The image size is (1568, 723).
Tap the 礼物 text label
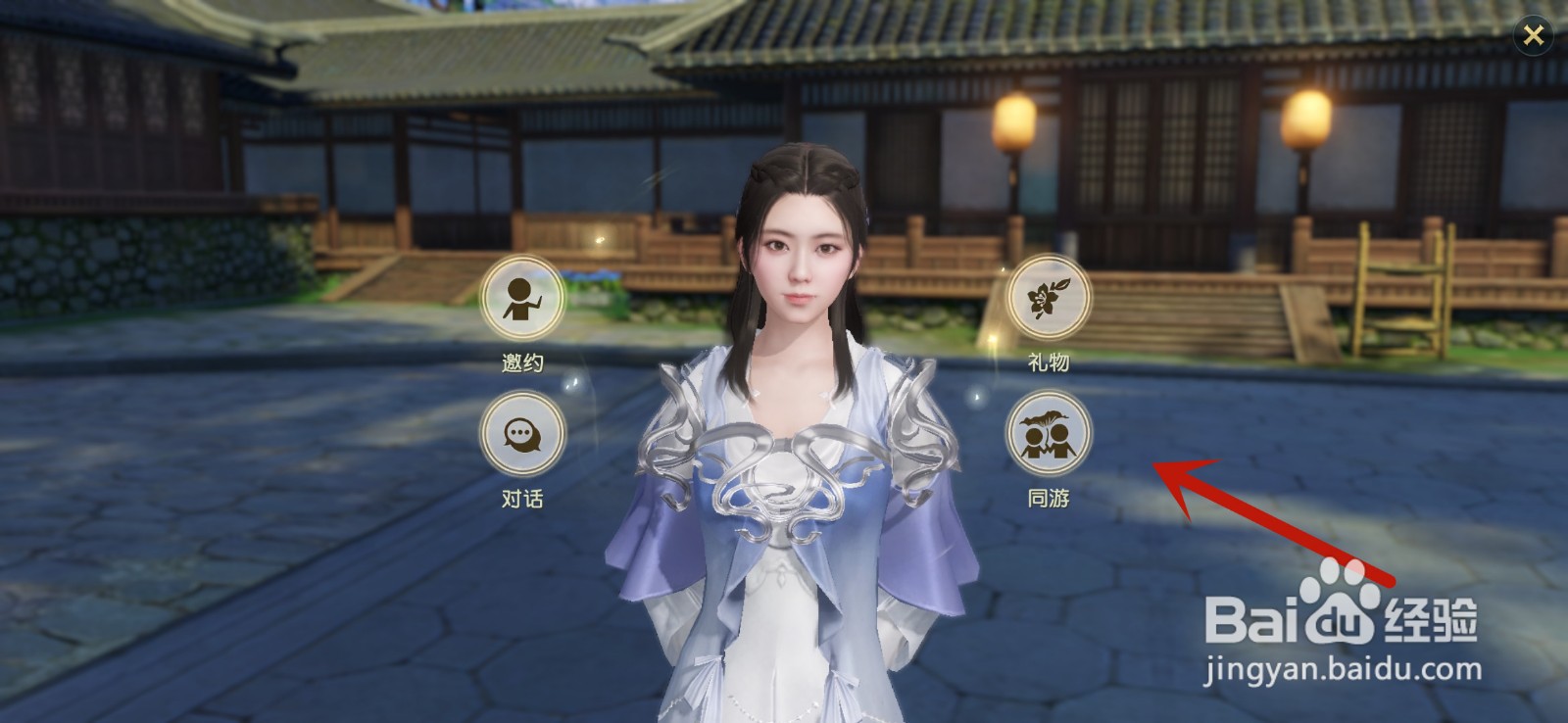pos(1051,361)
